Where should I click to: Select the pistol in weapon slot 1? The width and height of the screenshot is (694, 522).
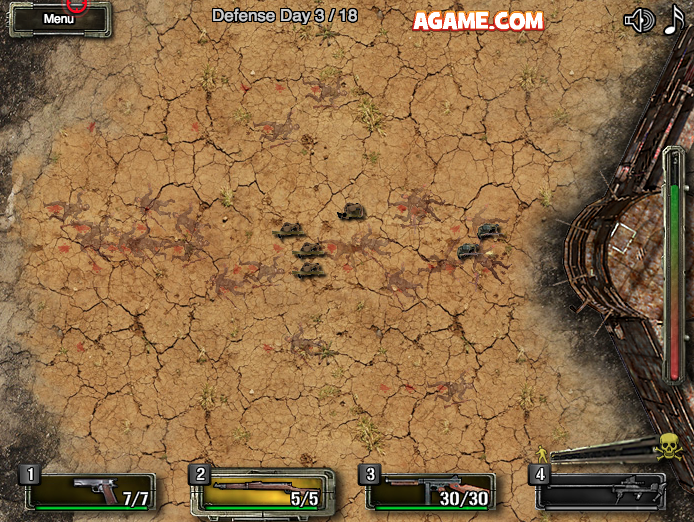point(90,490)
